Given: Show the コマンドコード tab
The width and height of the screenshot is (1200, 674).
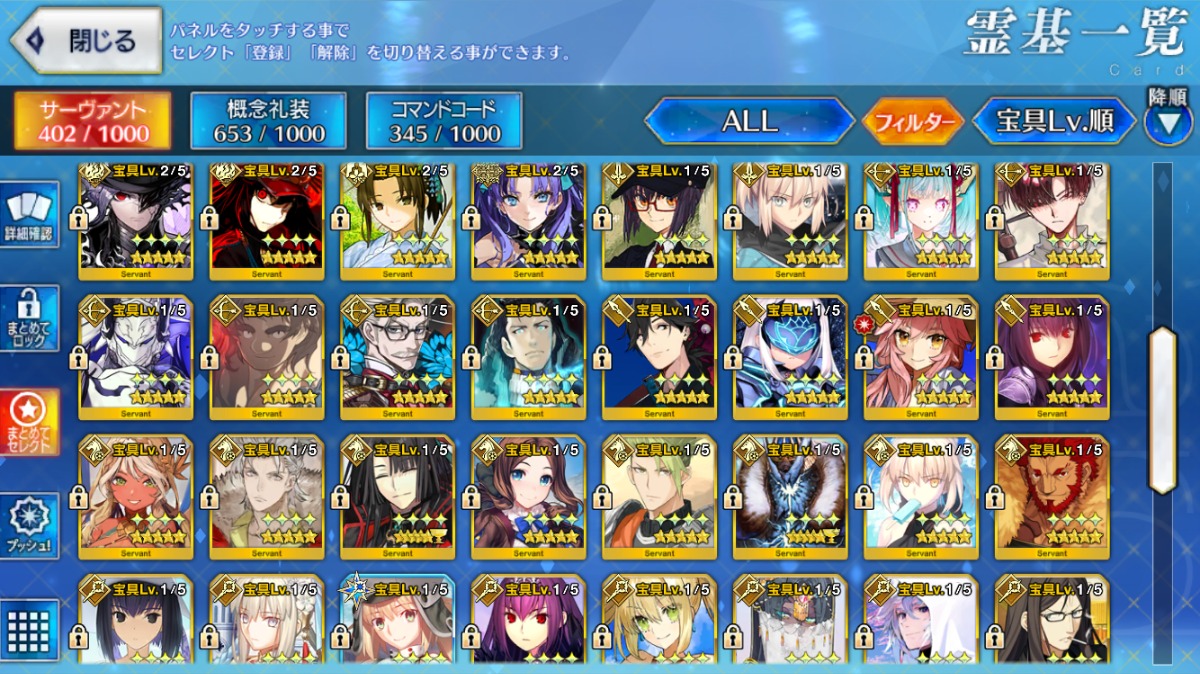Looking at the screenshot, I should tap(444, 121).
